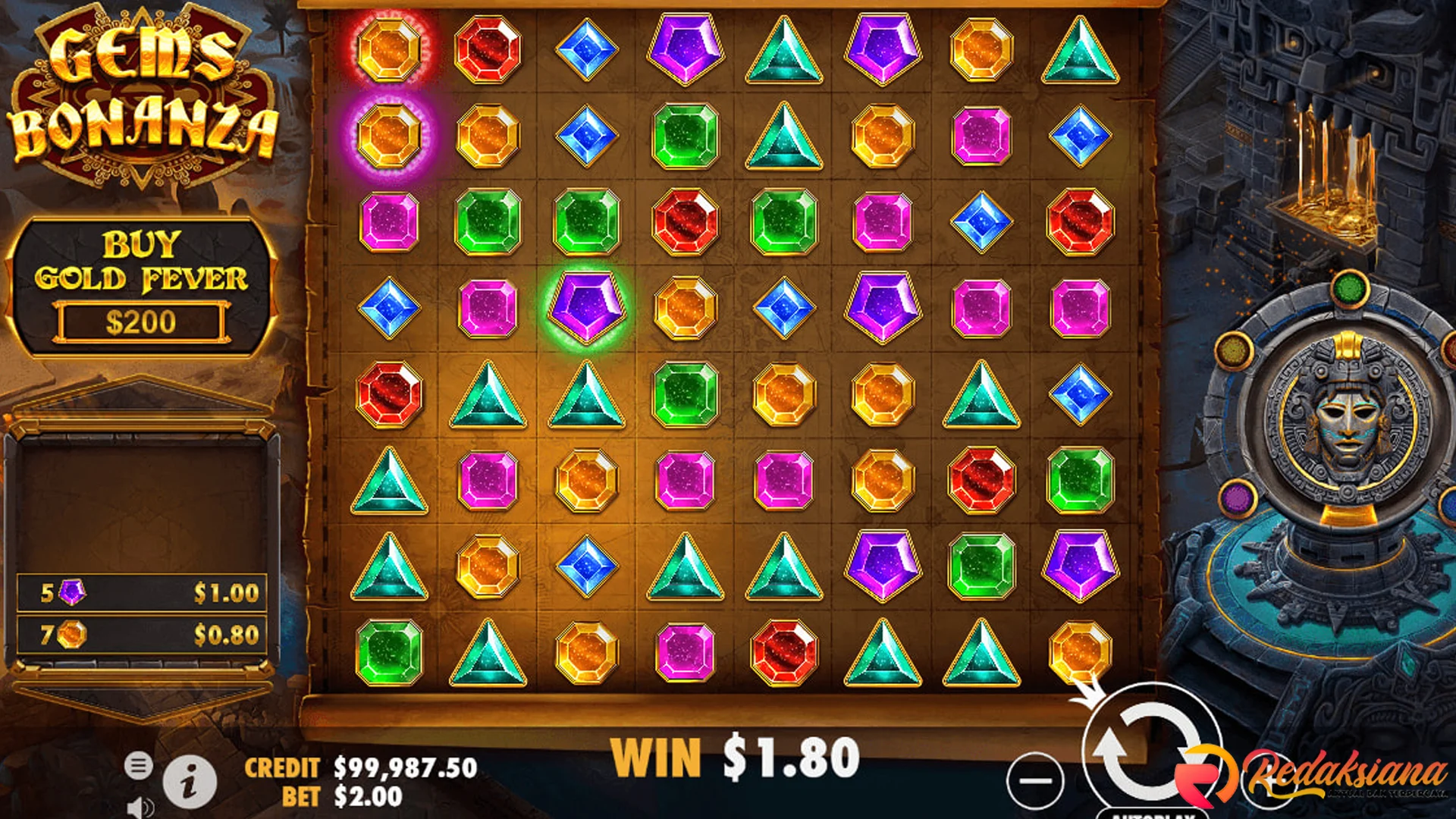Open the hamburger menu icon

140,764
